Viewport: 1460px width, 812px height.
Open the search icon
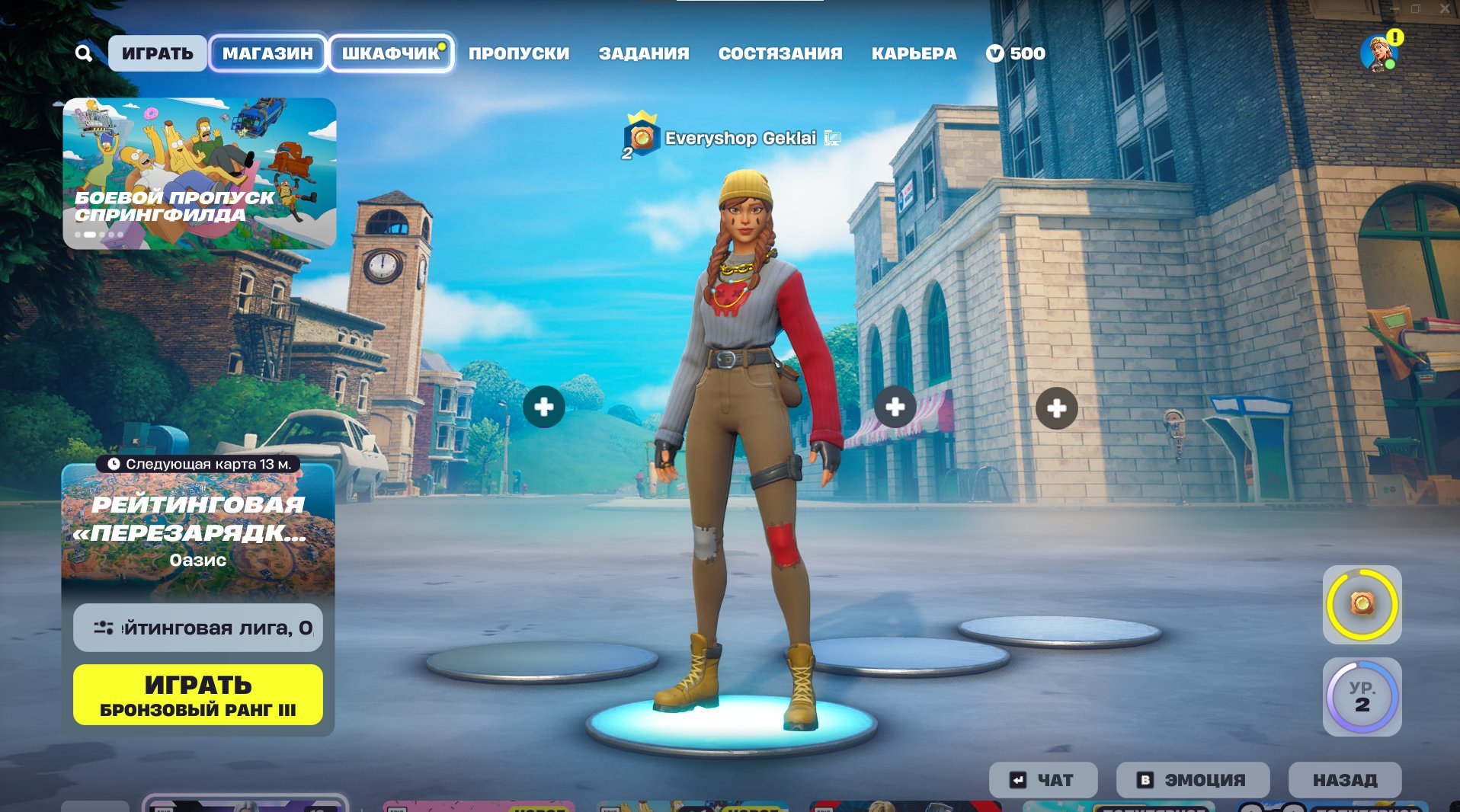84,53
